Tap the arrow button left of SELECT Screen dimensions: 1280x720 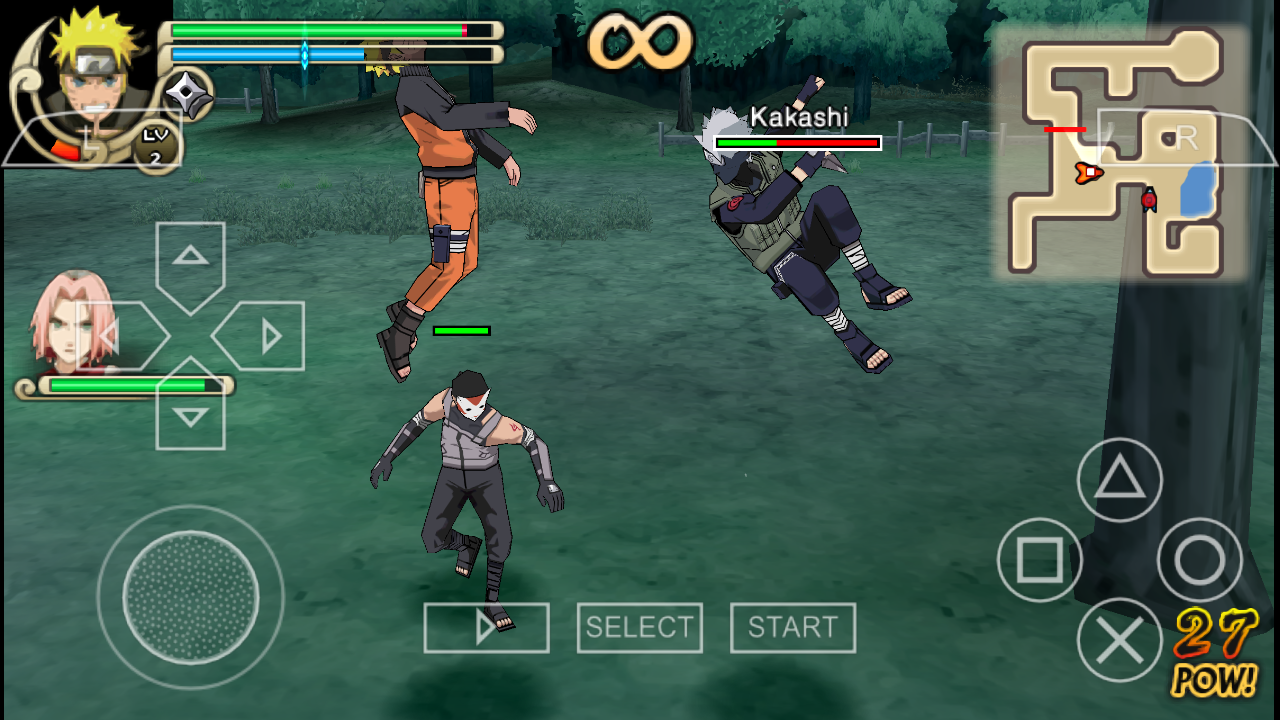486,627
